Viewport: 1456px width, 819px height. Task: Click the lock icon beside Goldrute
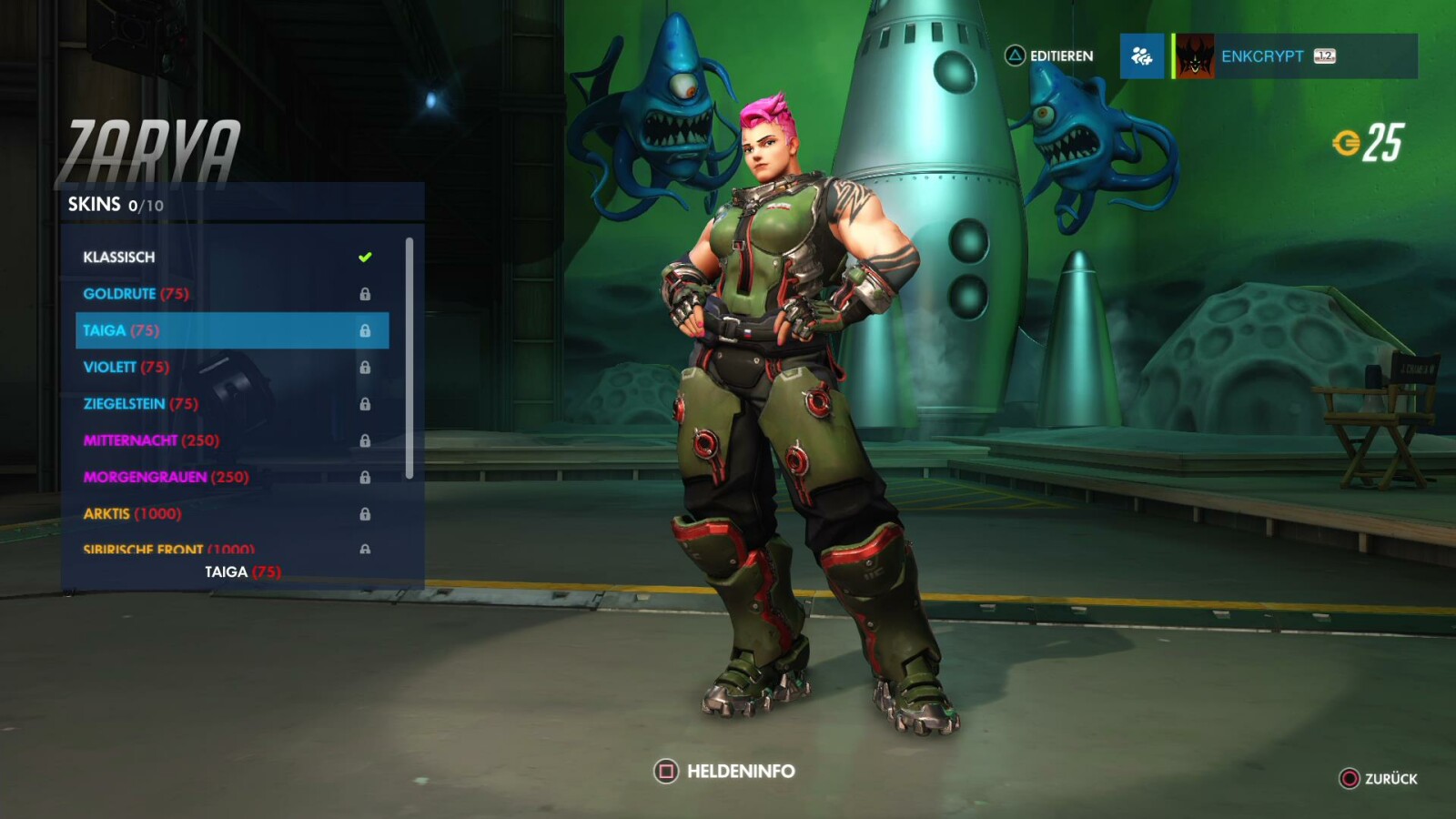368,294
